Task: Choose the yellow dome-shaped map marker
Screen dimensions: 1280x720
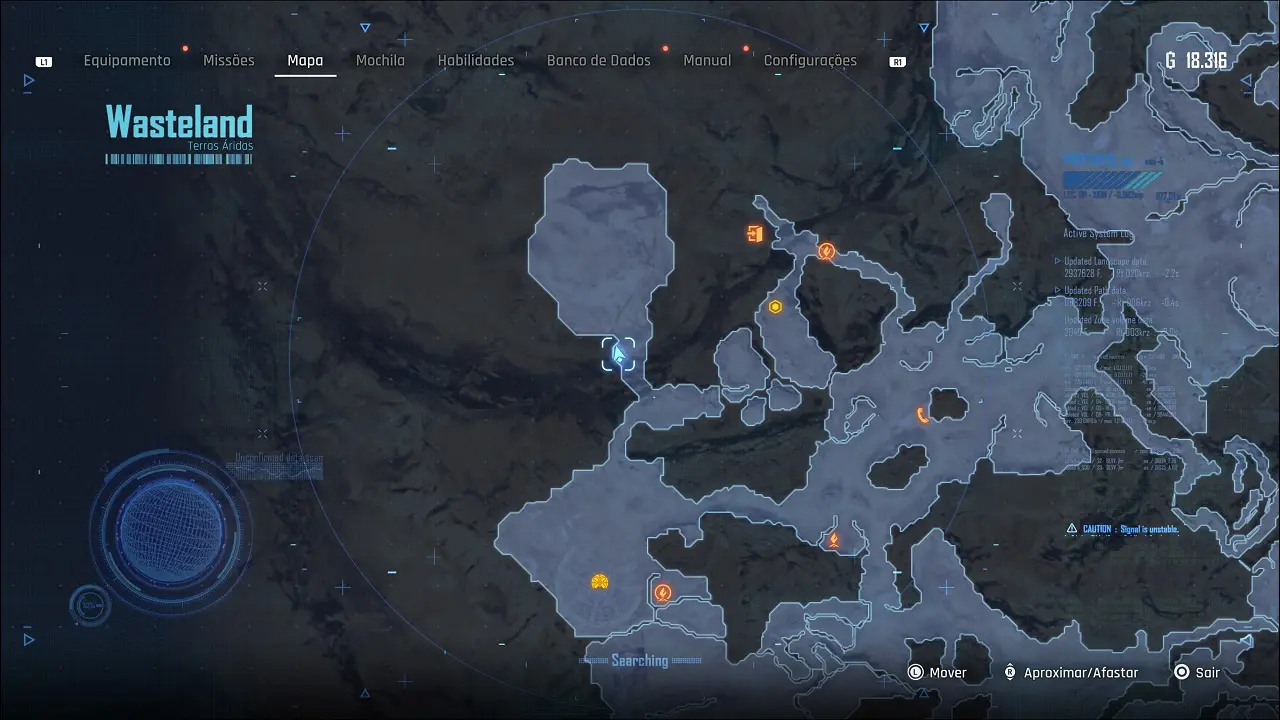Action: (599, 582)
